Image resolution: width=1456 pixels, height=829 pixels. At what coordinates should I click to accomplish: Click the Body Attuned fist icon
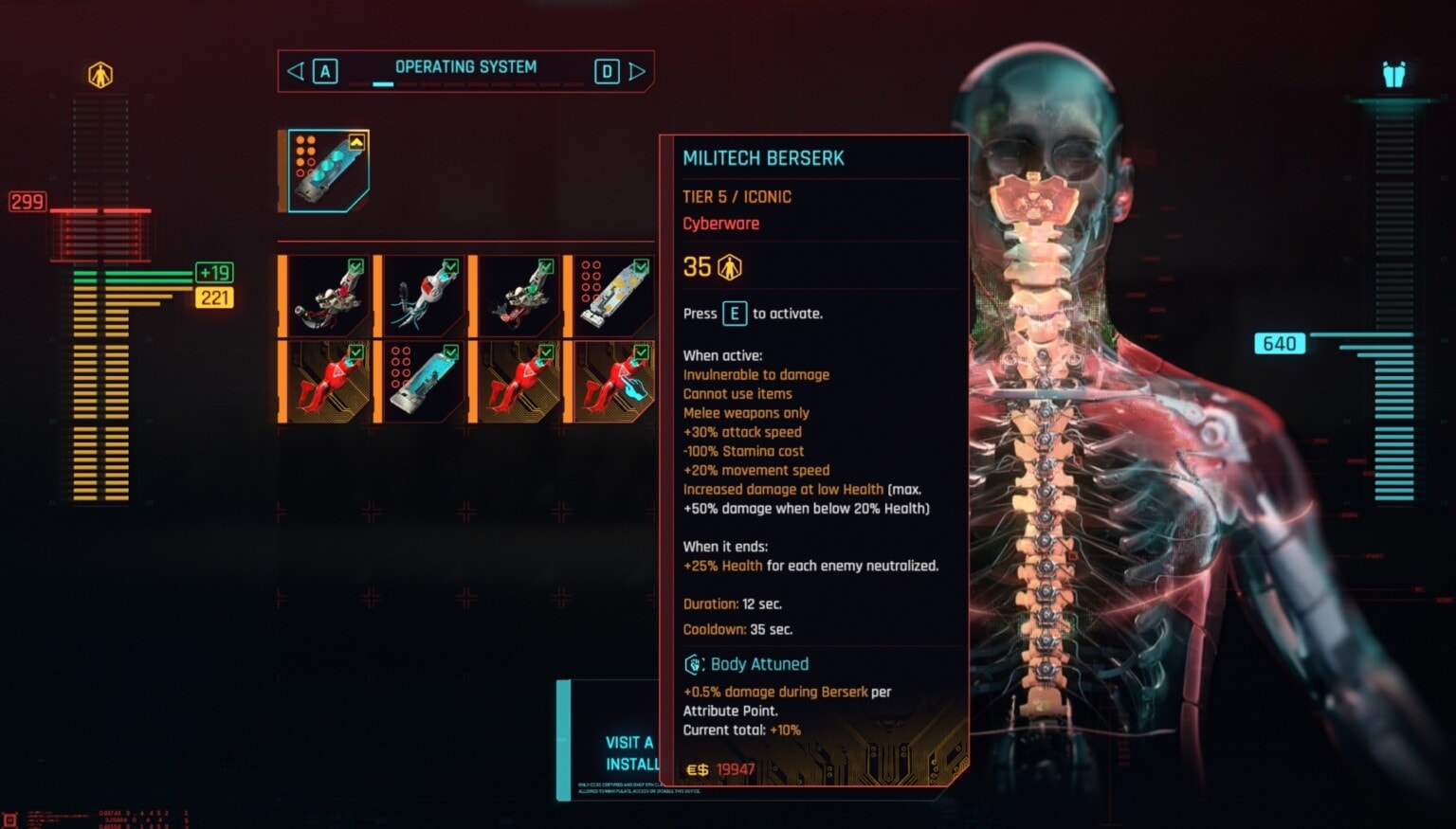[695, 663]
